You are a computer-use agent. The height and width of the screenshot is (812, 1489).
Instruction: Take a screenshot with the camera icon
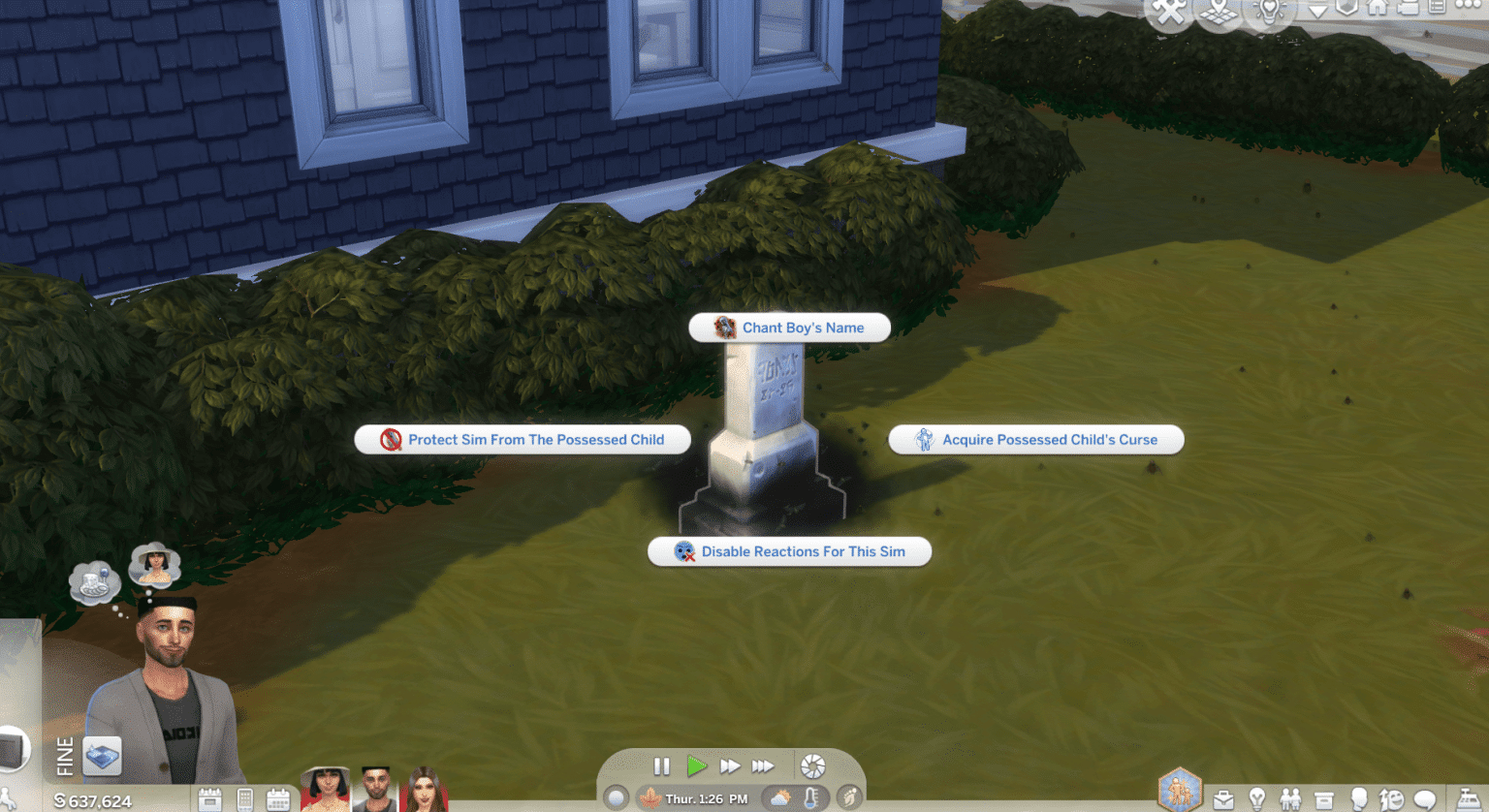812,765
